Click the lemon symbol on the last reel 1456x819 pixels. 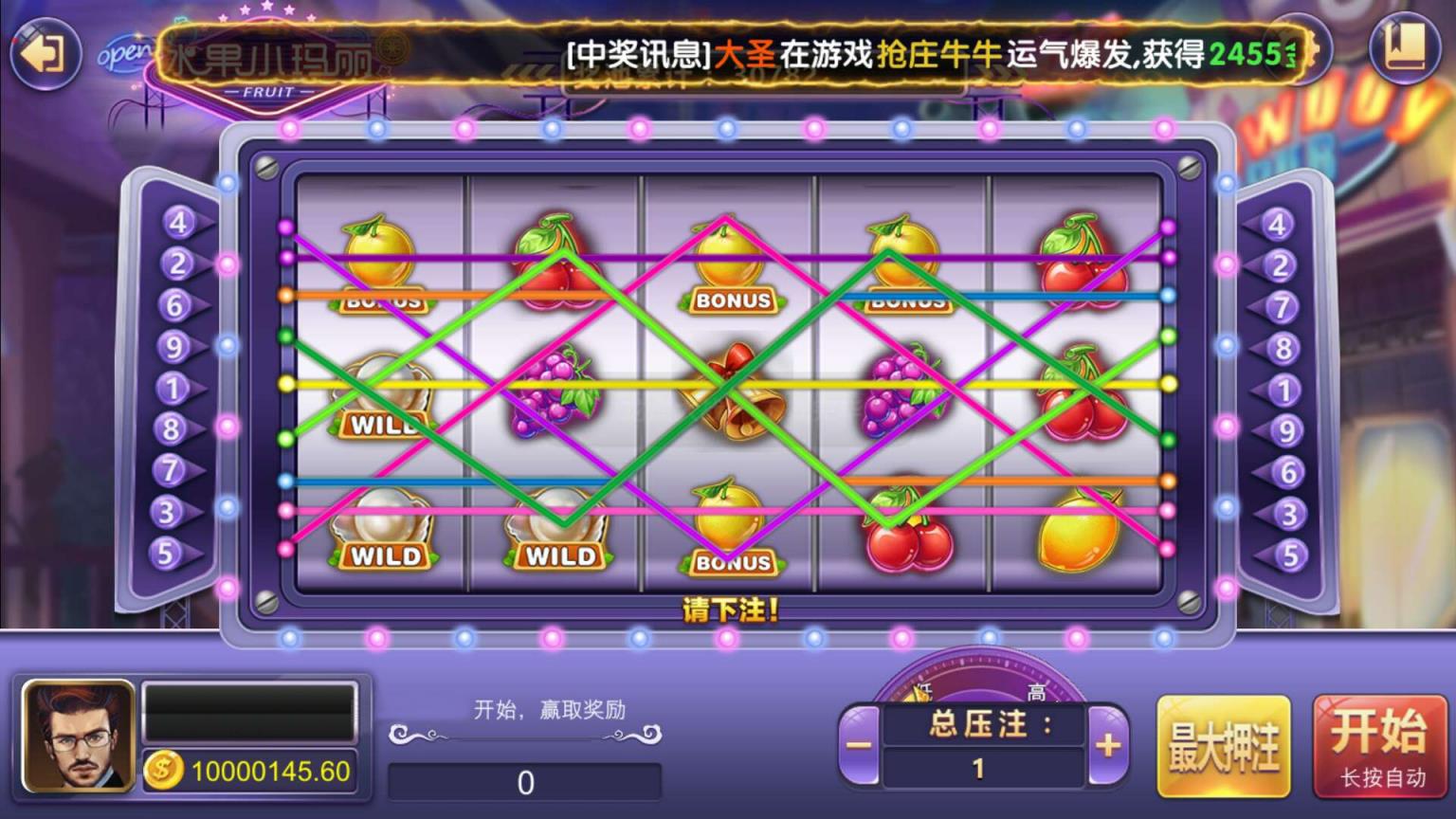pyautogui.click(x=1079, y=534)
